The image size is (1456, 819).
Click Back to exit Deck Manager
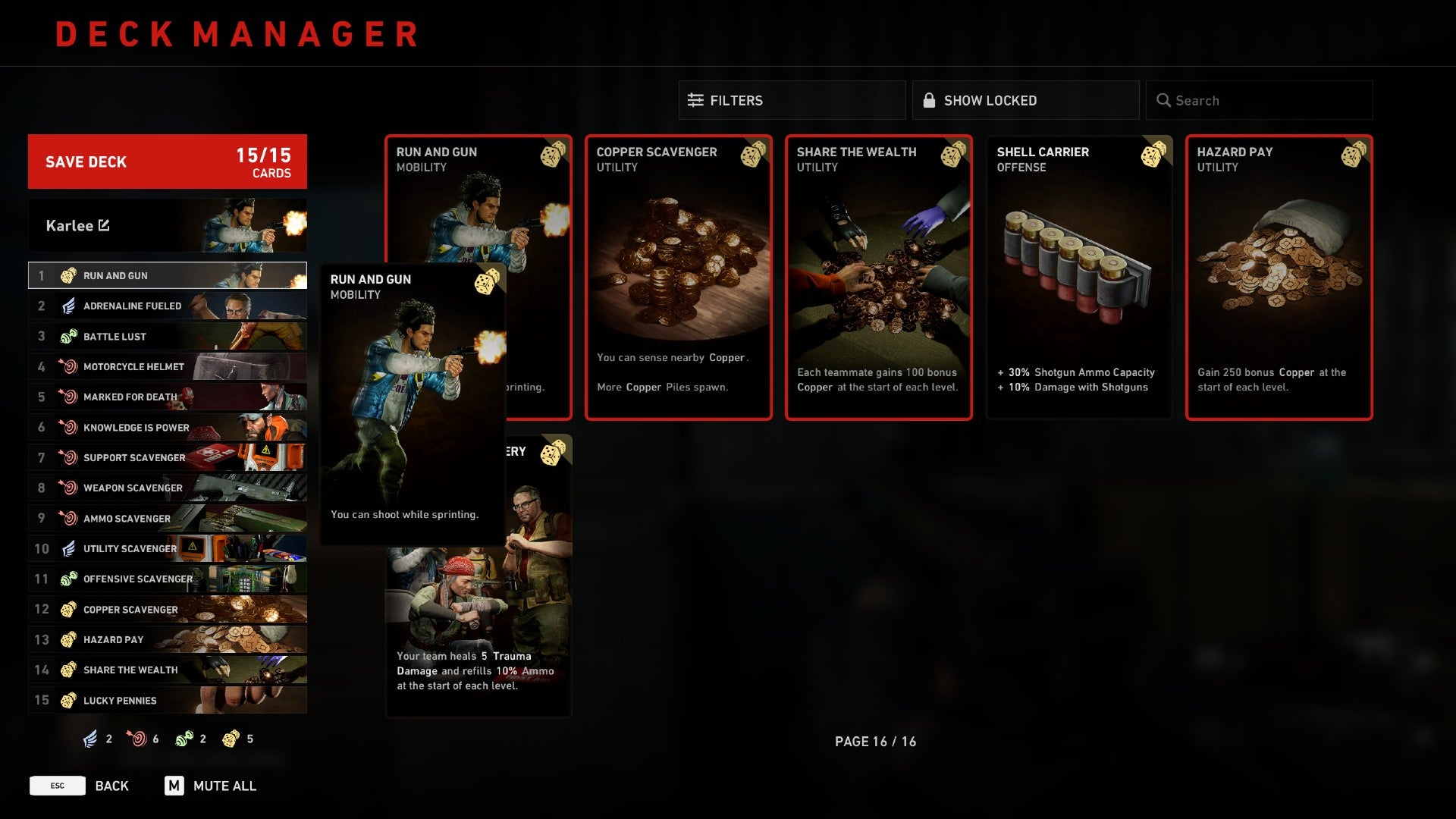(x=111, y=786)
